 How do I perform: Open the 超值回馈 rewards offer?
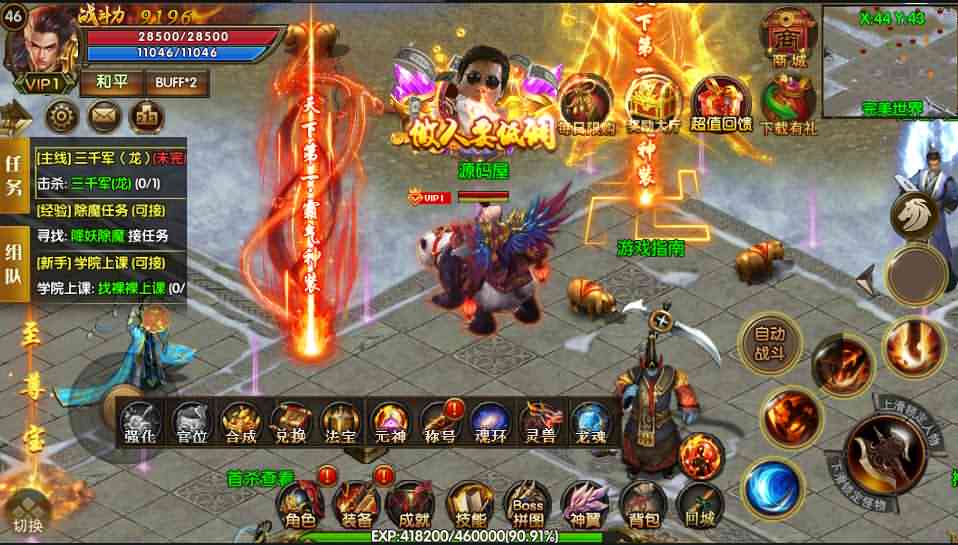723,105
